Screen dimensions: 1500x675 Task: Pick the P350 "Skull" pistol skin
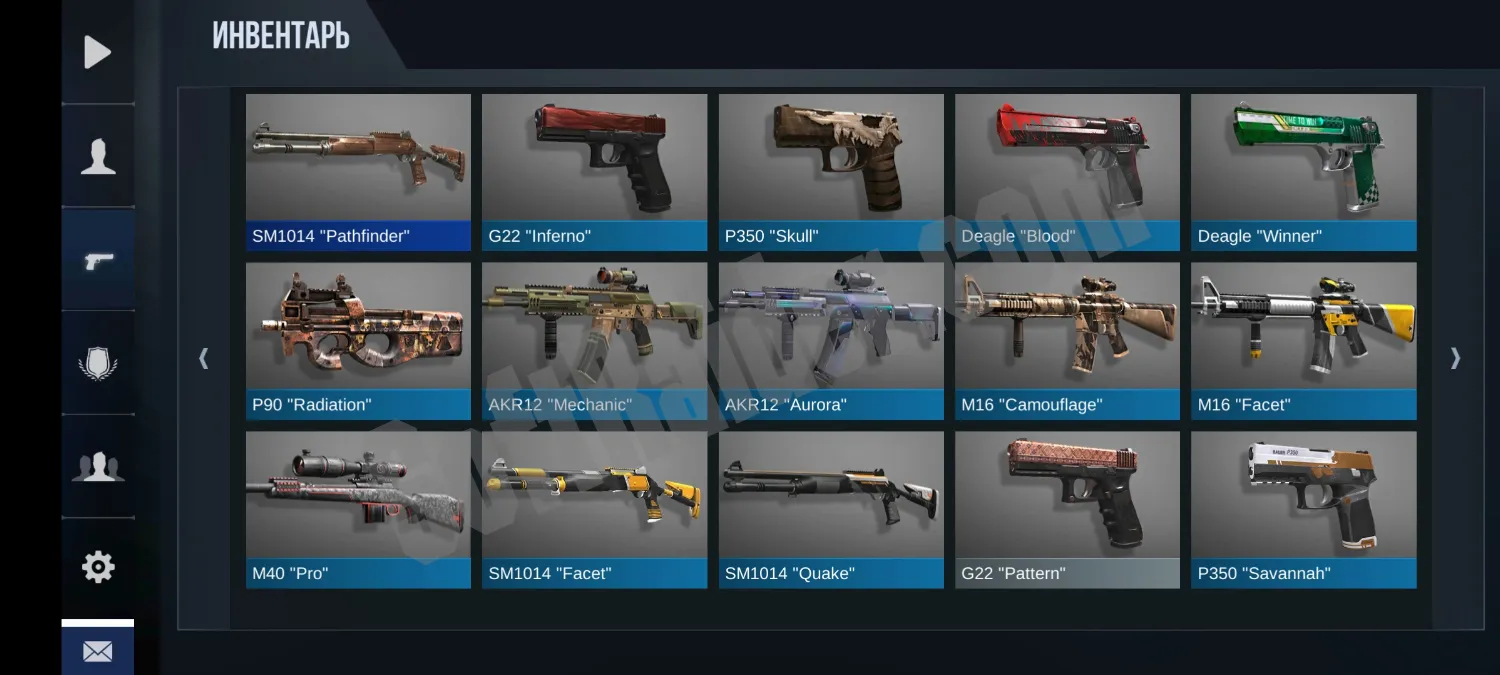pos(831,171)
